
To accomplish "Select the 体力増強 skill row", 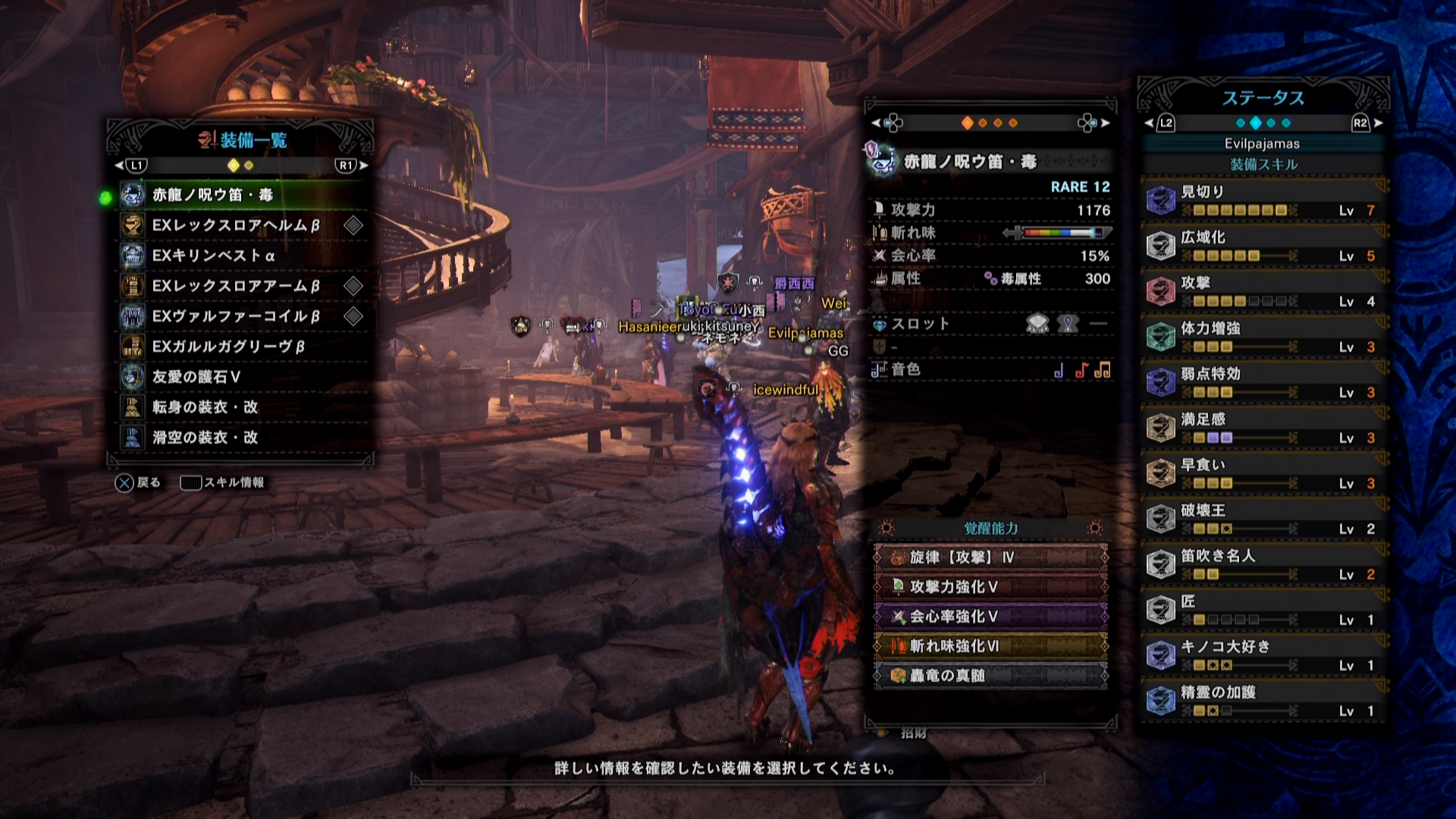I will point(1263,337).
